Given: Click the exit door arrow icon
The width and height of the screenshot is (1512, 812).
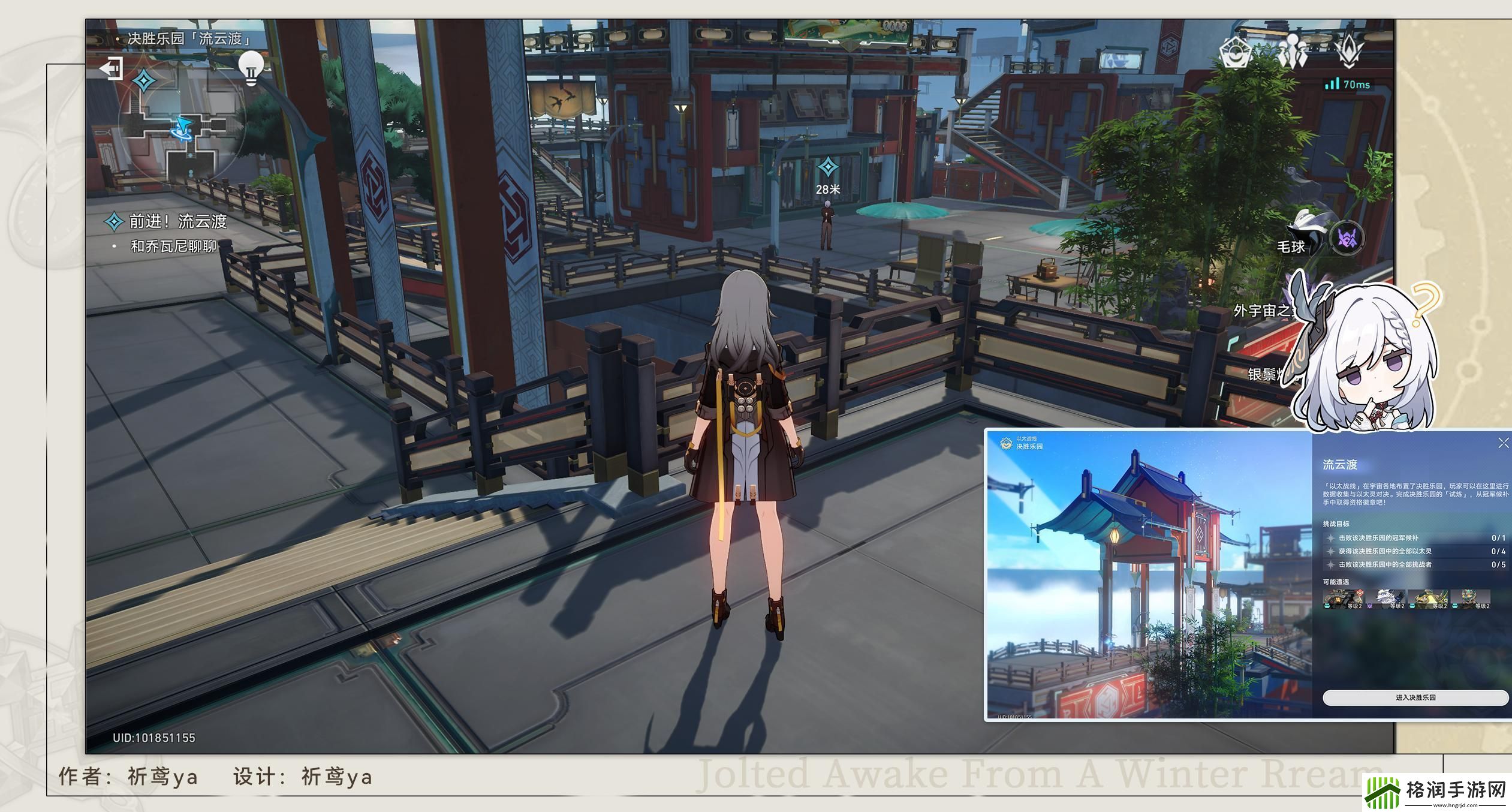Looking at the screenshot, I should click(x=112, y=68).
